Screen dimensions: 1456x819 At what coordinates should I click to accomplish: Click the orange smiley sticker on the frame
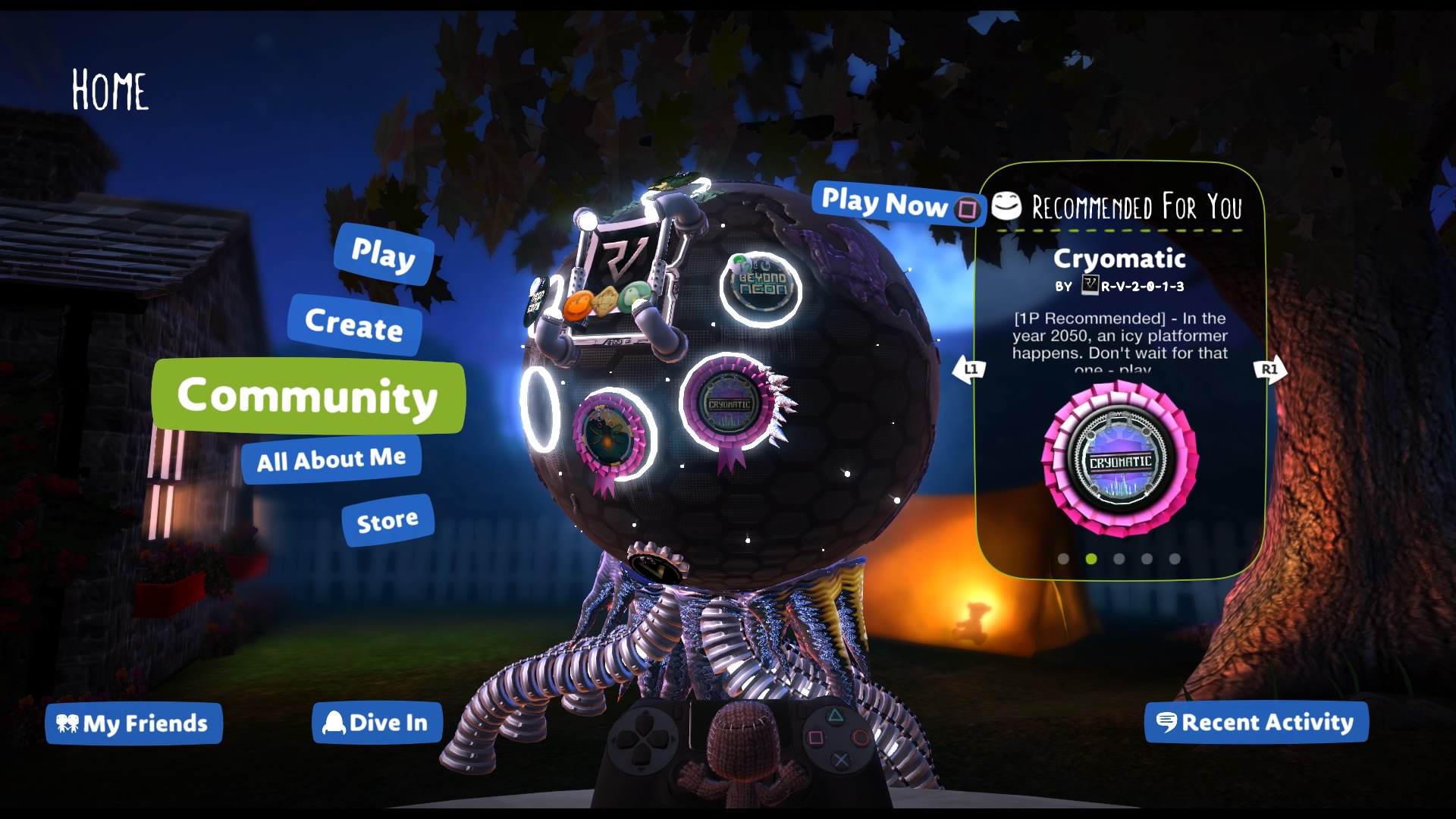[x=577, y=306]
